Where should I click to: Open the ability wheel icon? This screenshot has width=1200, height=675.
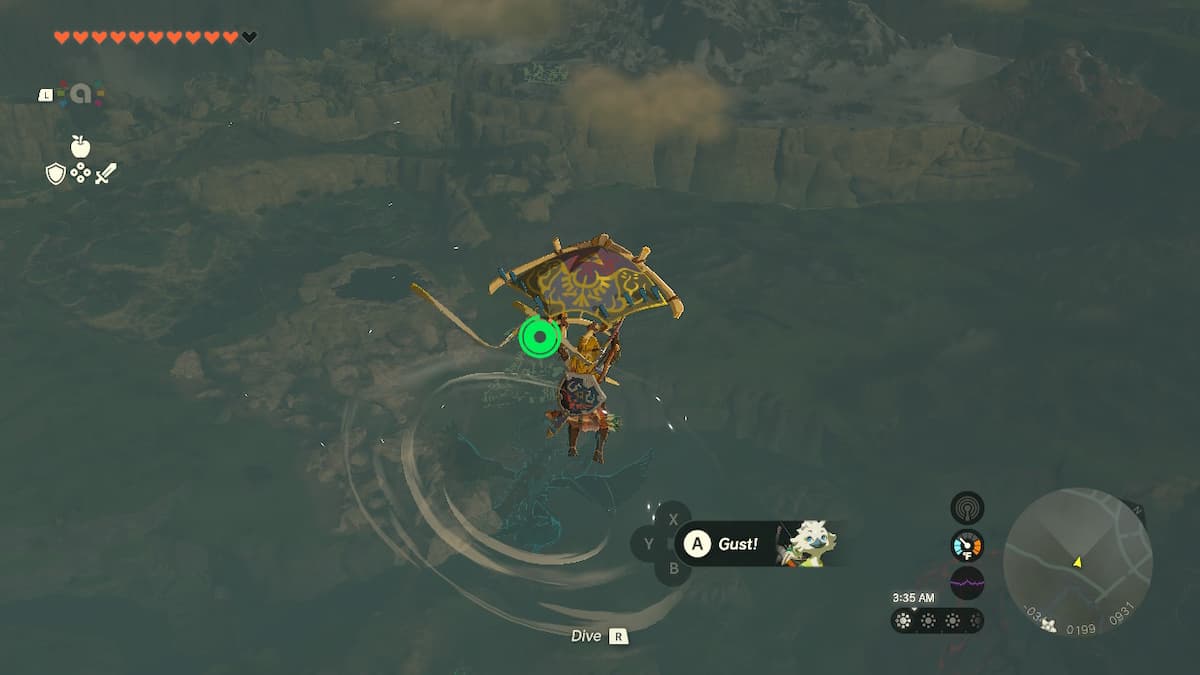pyautogui.click(x=76, y=94)
